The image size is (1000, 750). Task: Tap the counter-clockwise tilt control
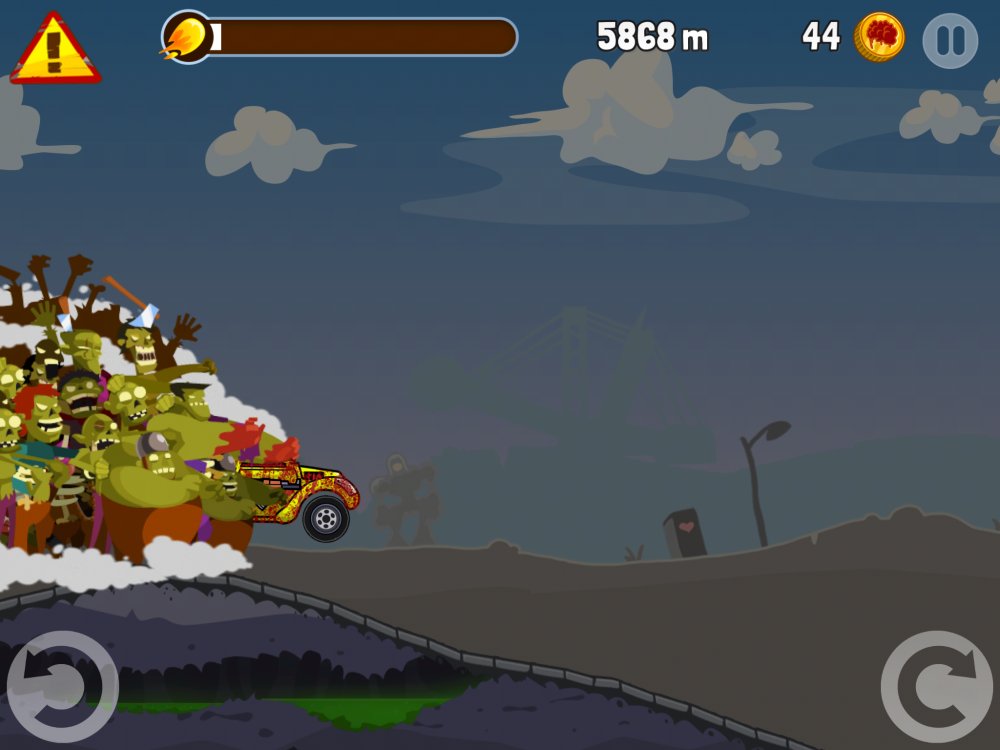(62, 686)
